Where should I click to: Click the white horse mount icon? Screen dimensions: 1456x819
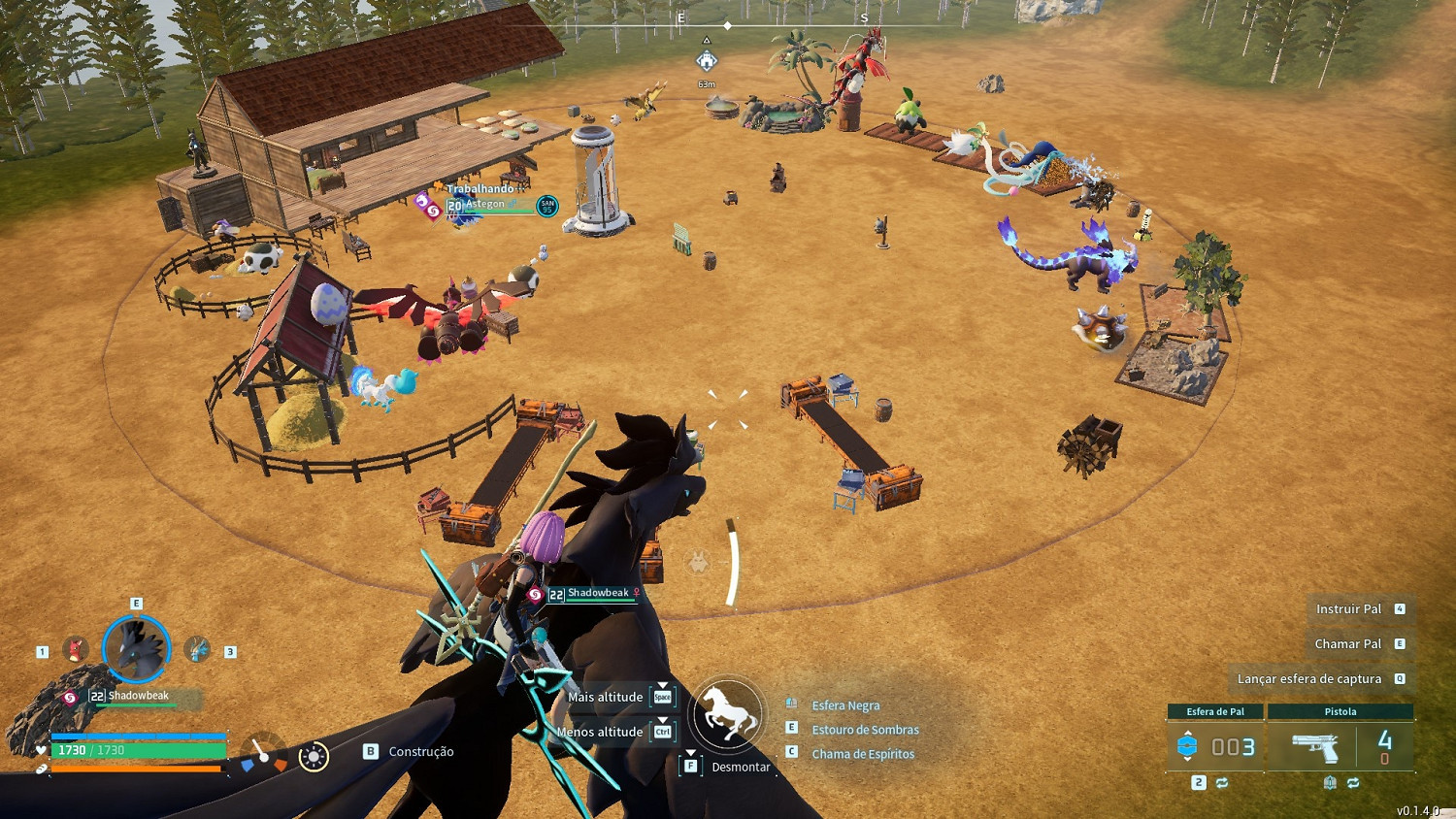(x=728, y=715)
